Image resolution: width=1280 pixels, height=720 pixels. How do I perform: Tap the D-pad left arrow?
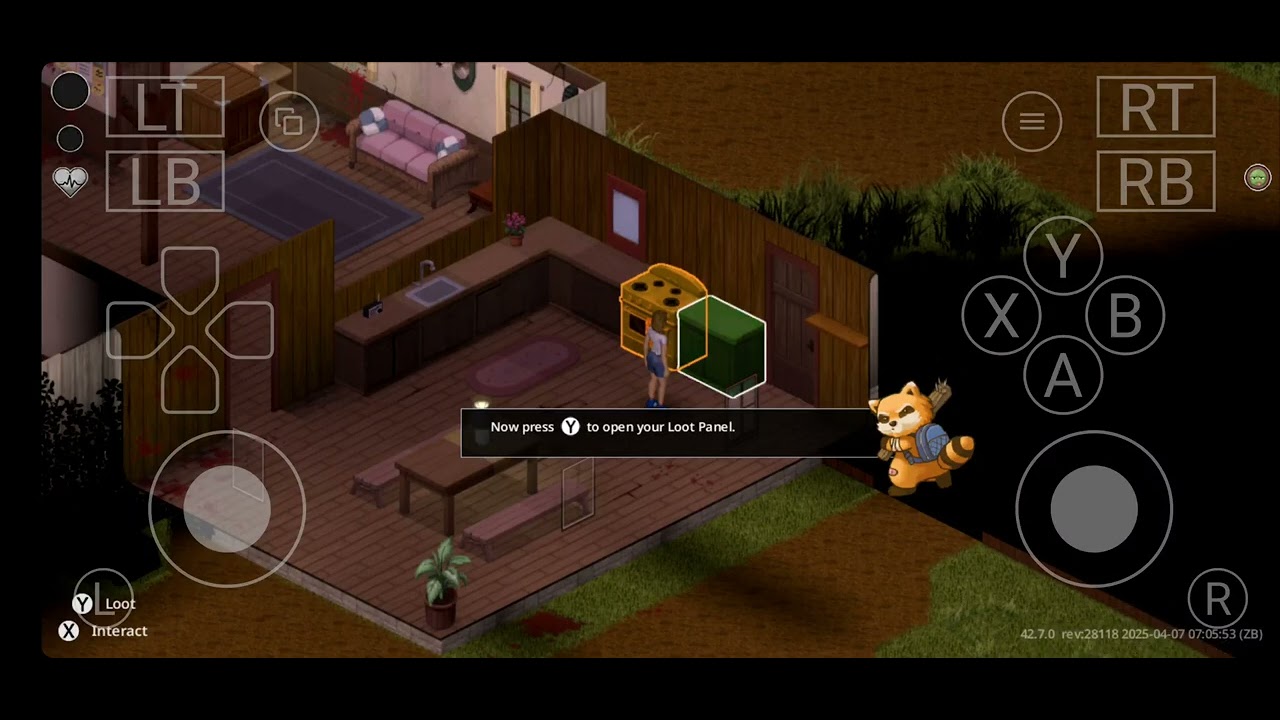pos(137,329)
